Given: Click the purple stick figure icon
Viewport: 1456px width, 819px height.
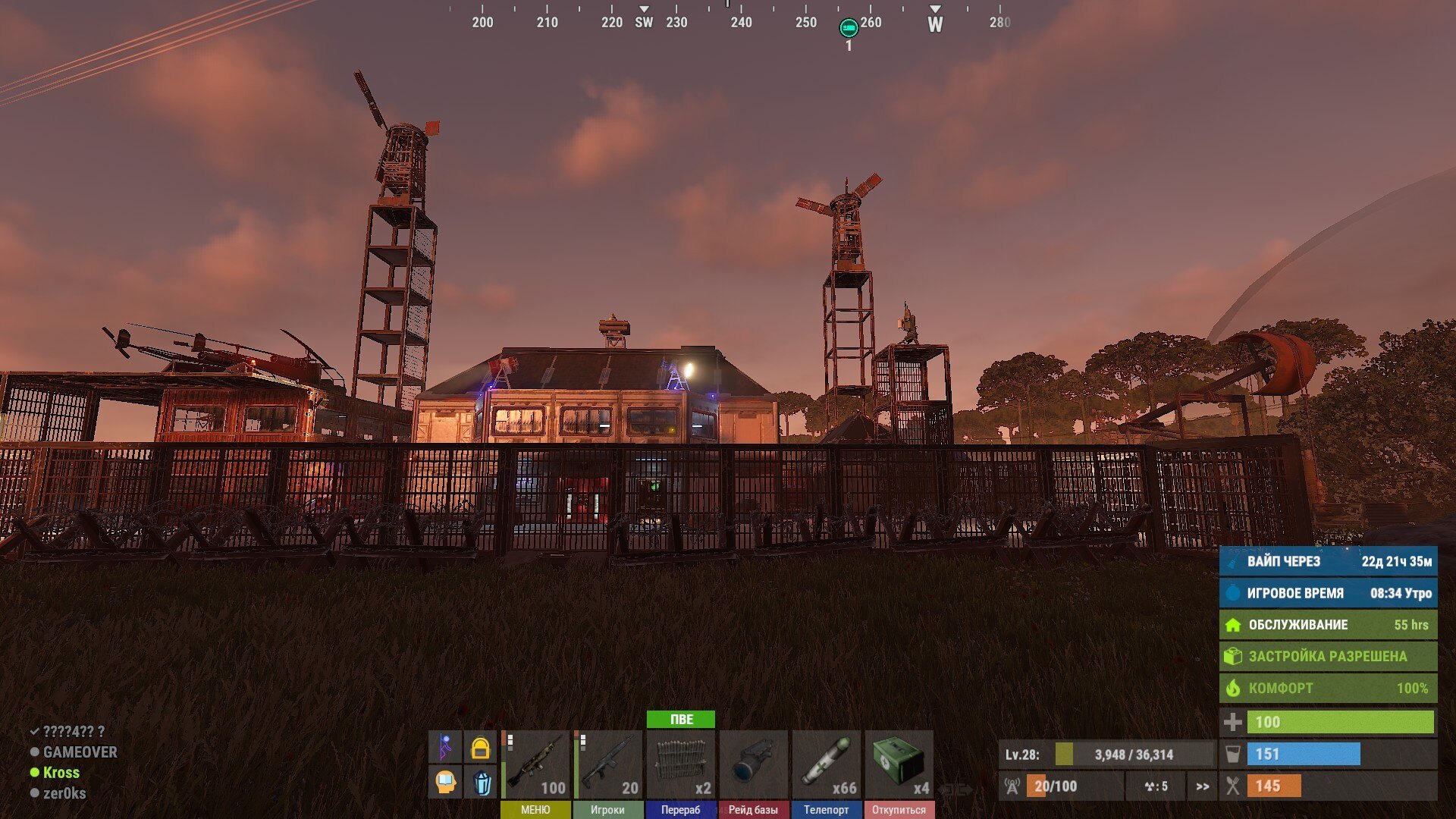Looking at the screenshot, I should pyautogui.click(x=446, y=748).
